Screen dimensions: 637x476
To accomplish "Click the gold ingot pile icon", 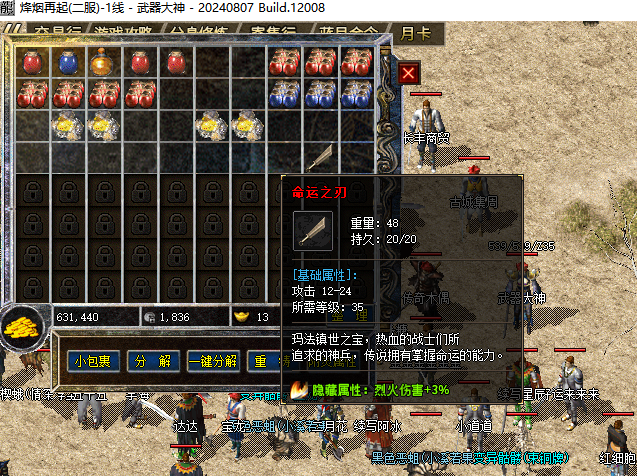I will pyautogui.click(x=18, y=326).
